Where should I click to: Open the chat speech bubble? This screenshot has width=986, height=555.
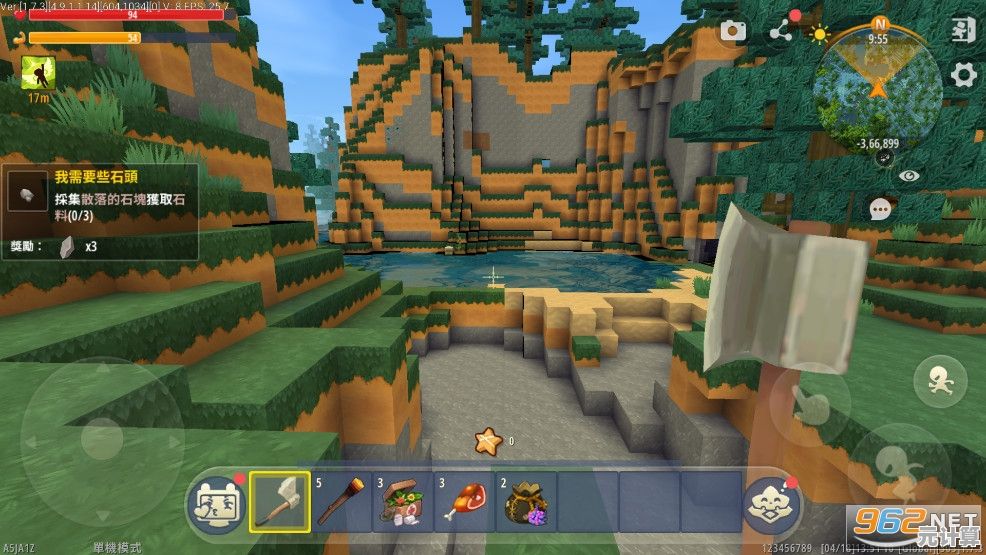pyautogui.click(x=880, y=209)
